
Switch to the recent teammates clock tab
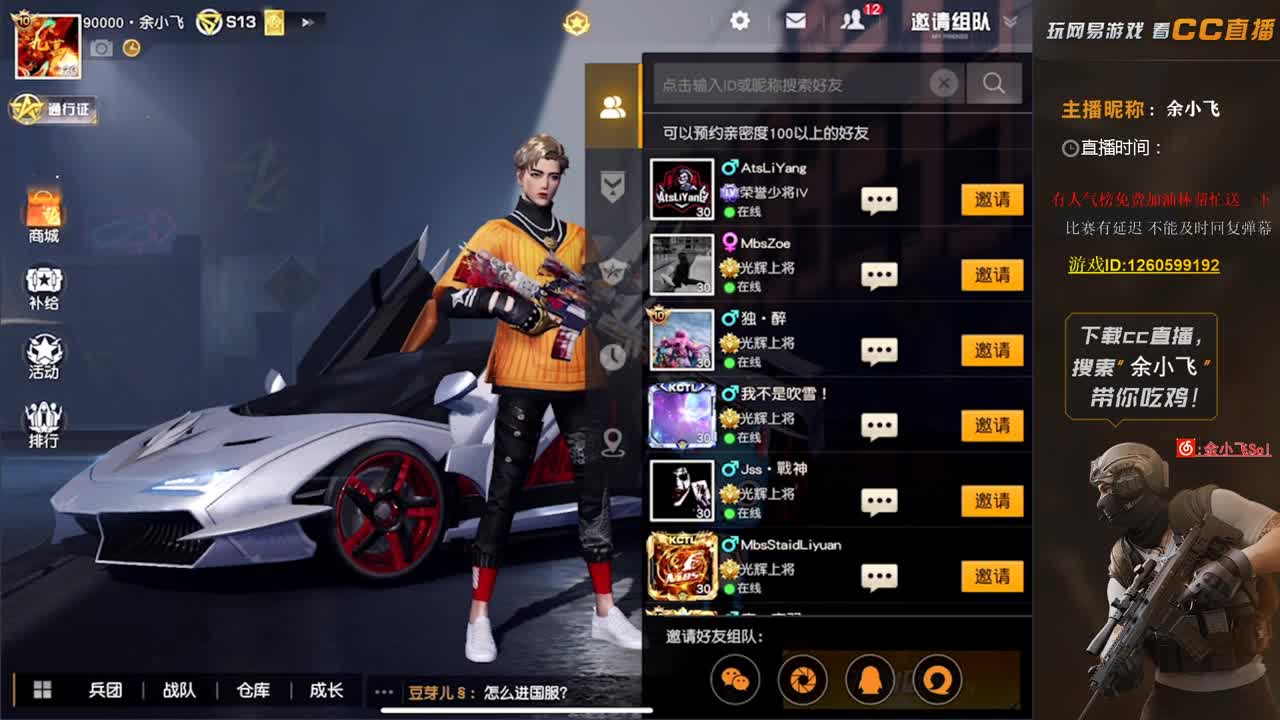point(613,358)
